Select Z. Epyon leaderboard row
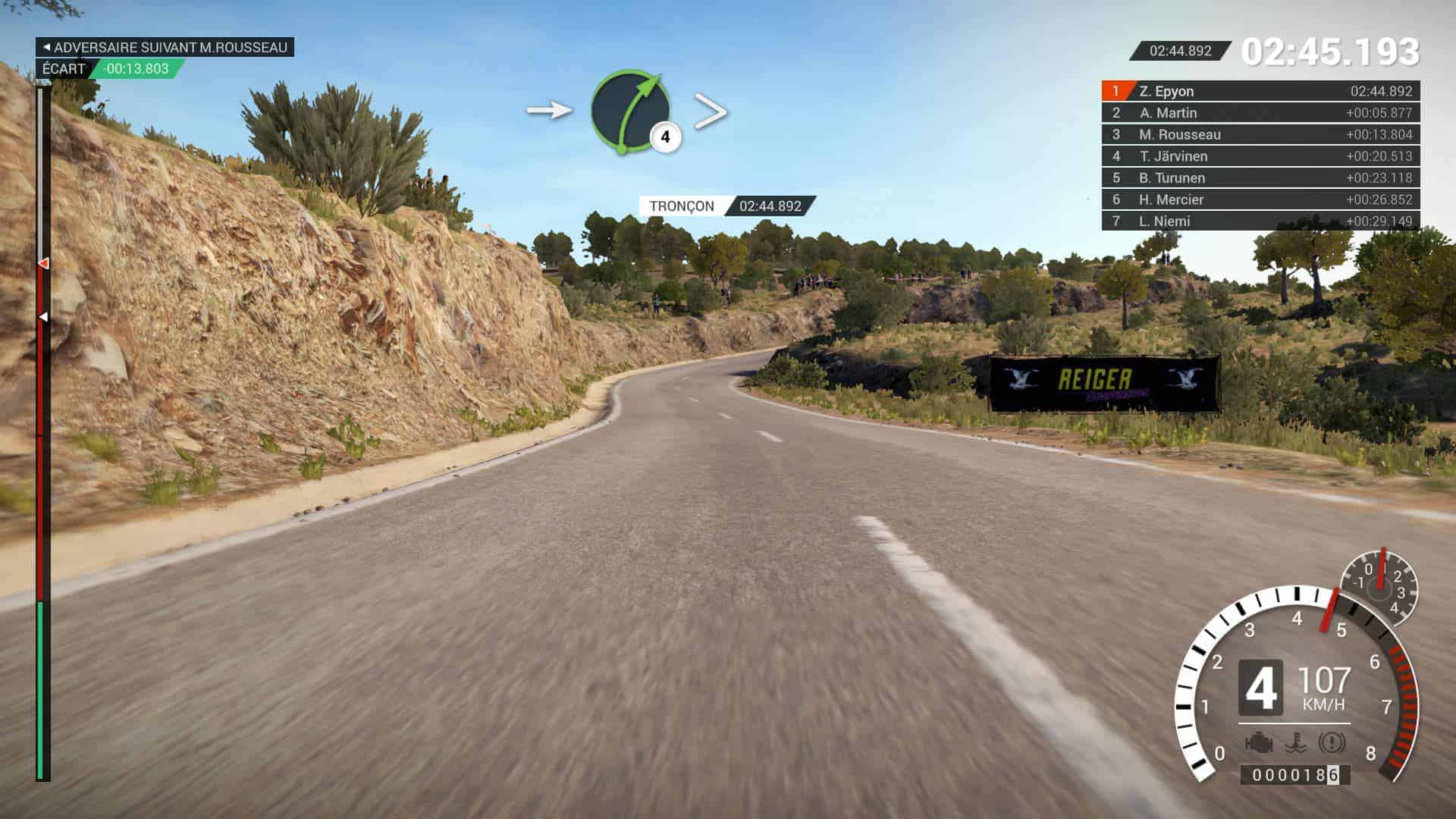1456x819 pixels. 1260,91
